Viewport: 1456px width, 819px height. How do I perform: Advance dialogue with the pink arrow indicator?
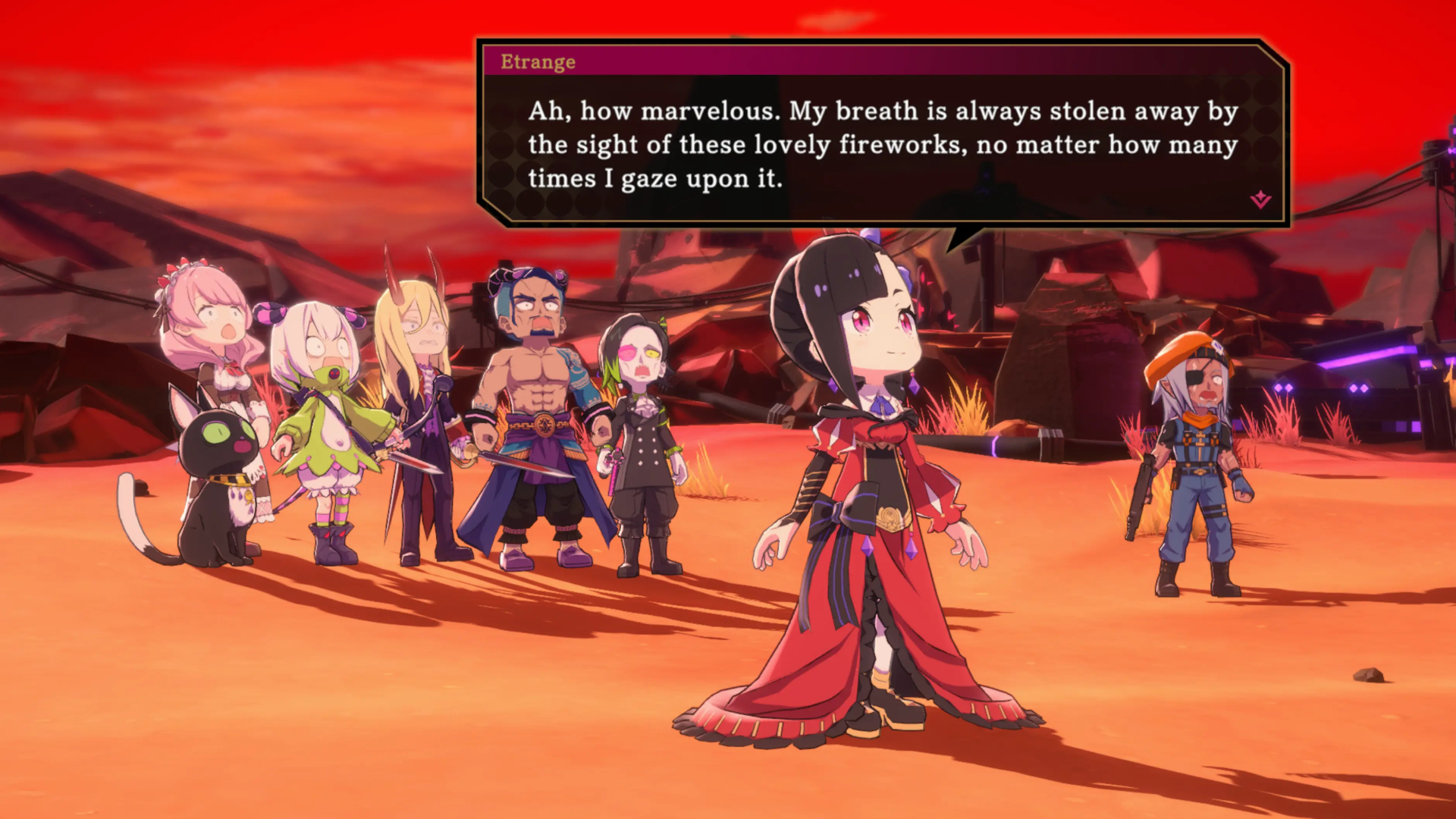(x=1260, y=199)
